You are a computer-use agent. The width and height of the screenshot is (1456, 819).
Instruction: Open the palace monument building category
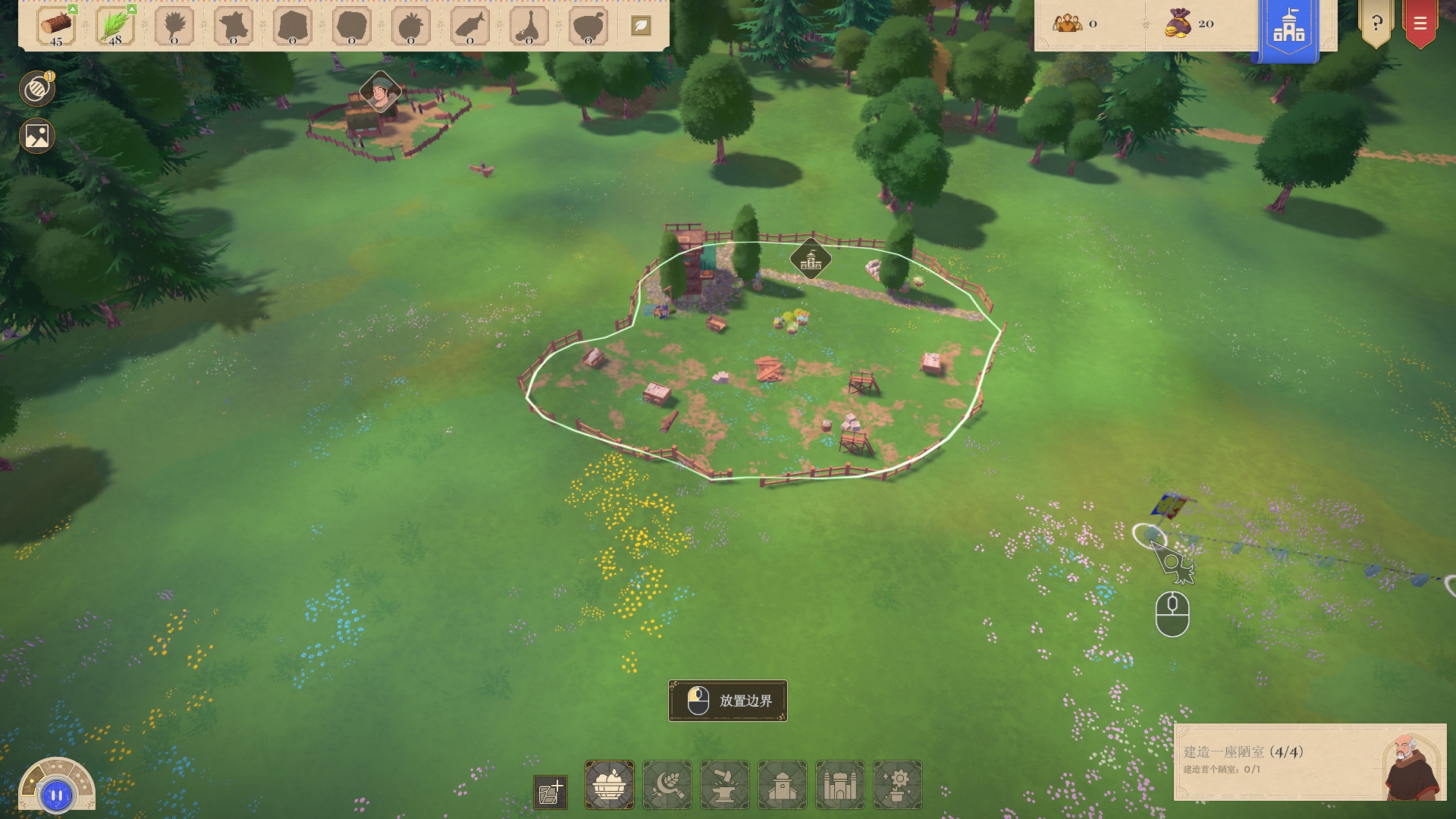point(839,785)
